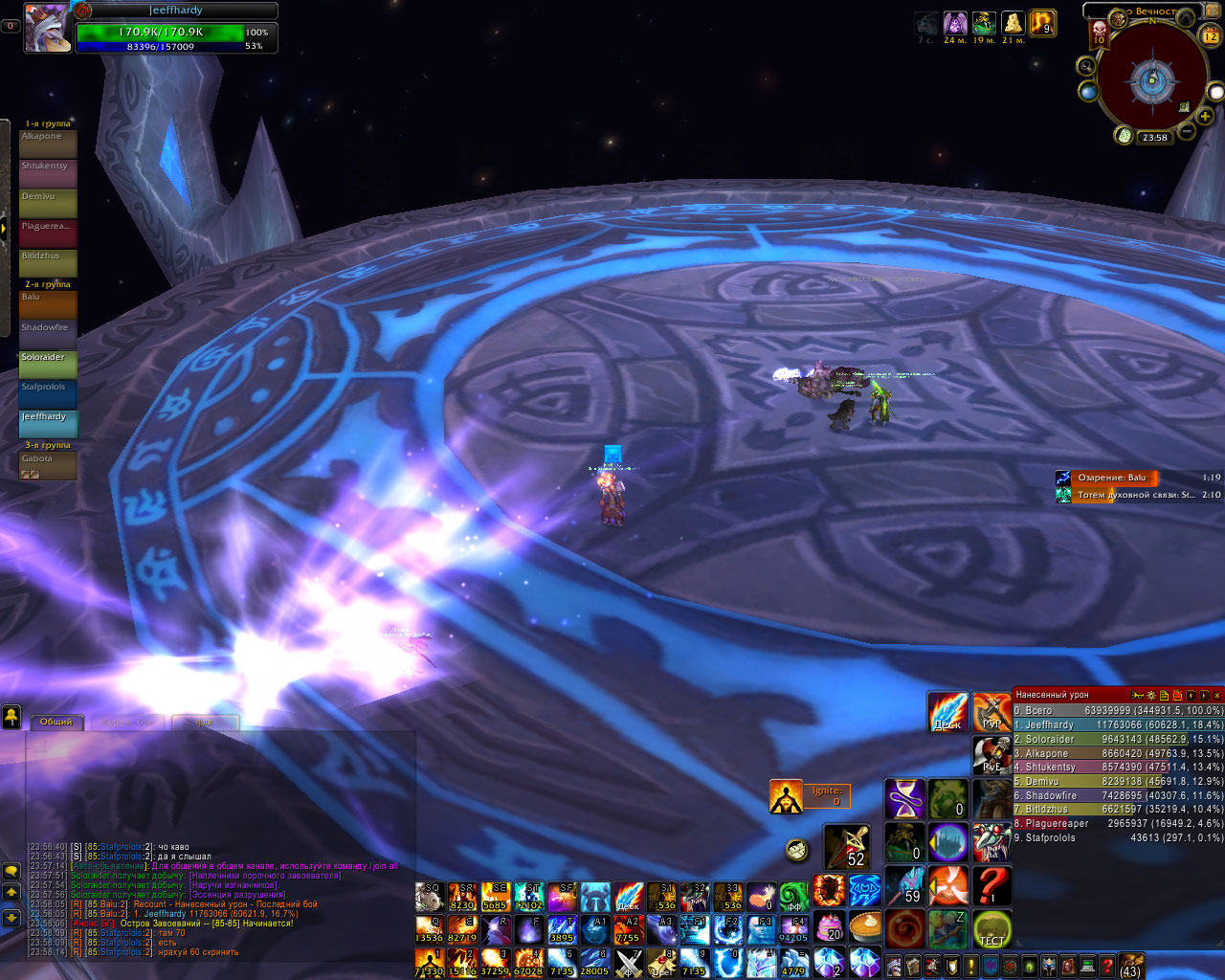Click the Jeeffhardy player portrait

46,28
